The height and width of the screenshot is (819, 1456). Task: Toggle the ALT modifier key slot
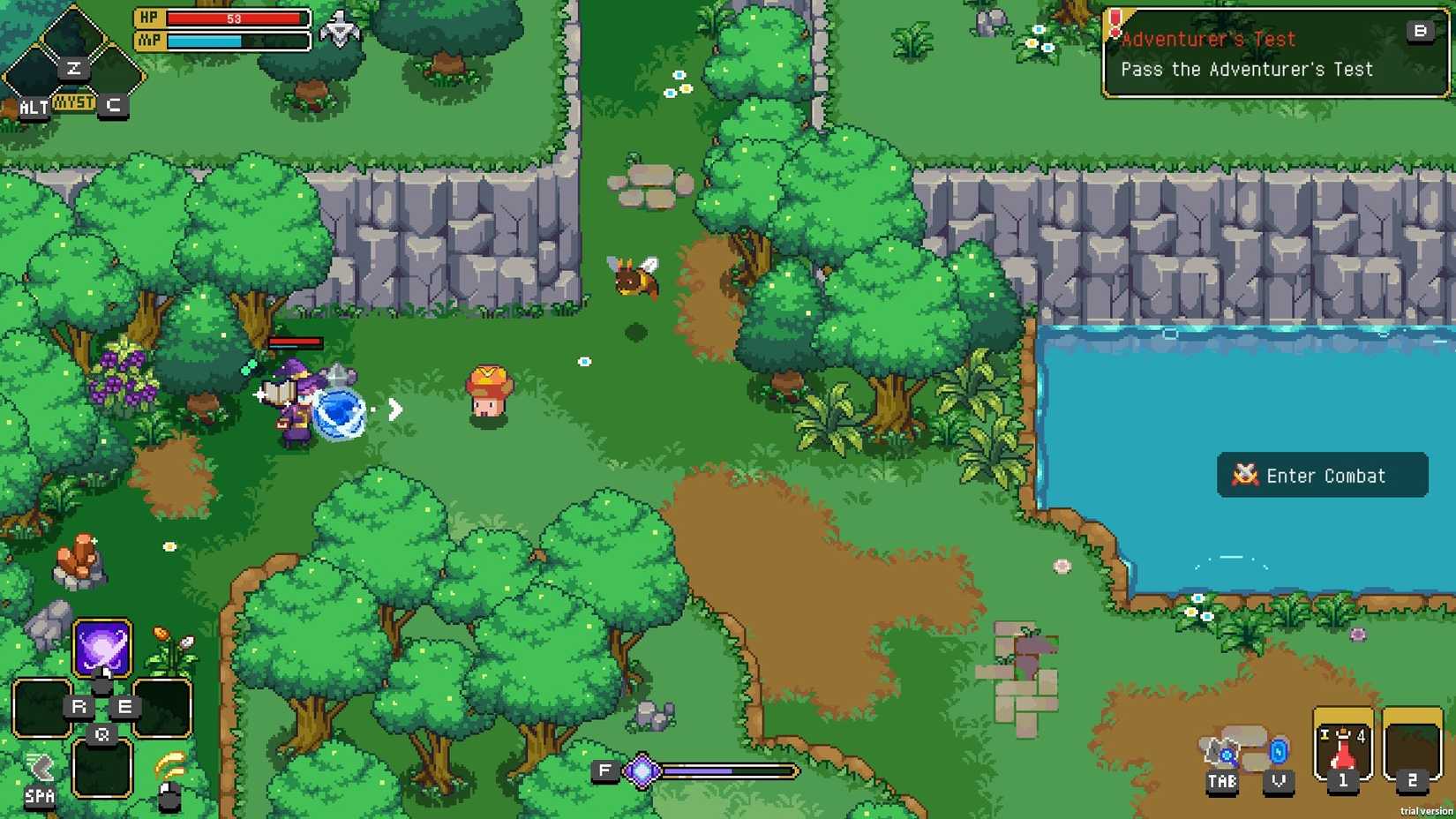pos(32,108)
